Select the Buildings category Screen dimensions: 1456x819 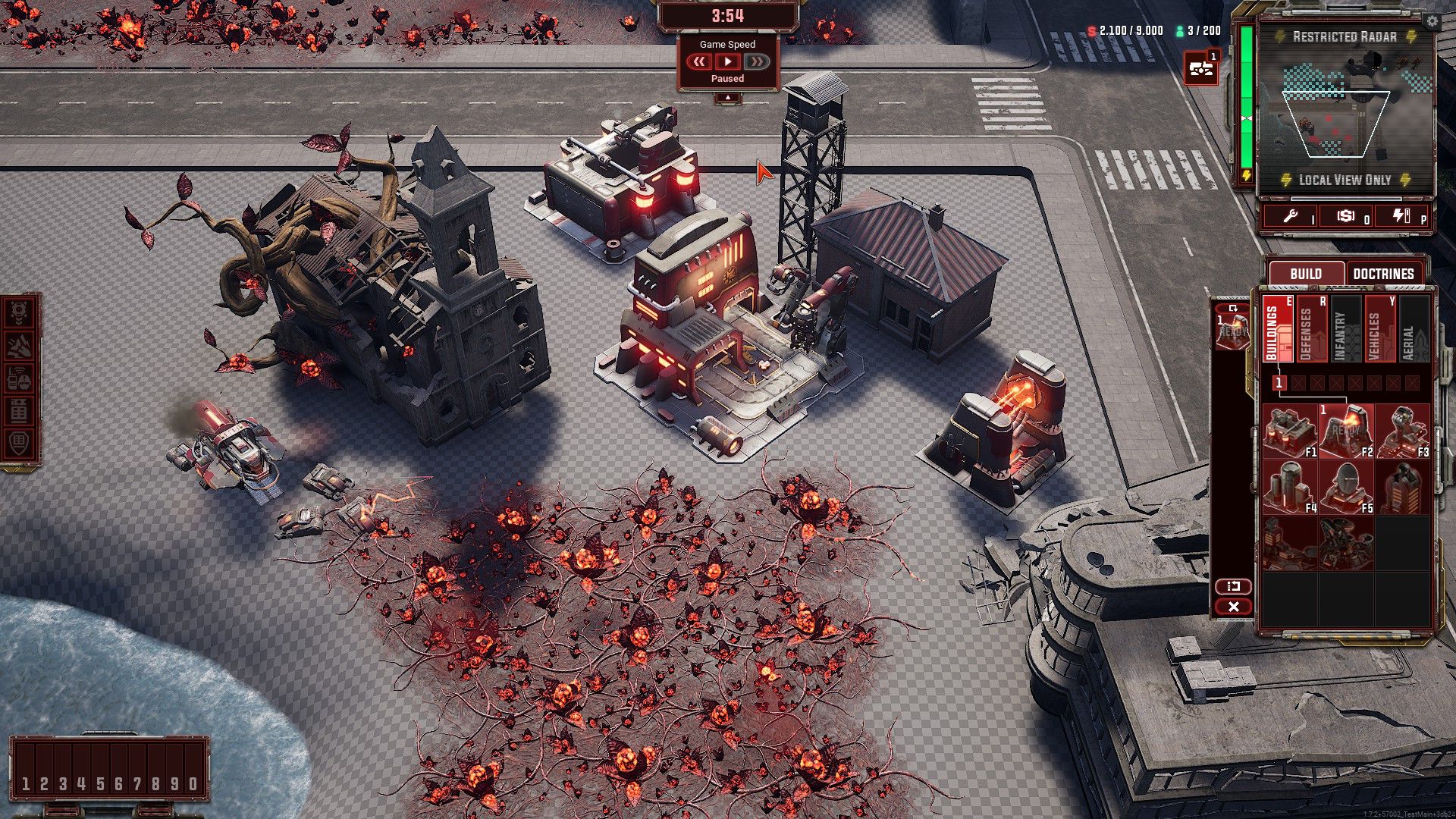coord(1278,329)
